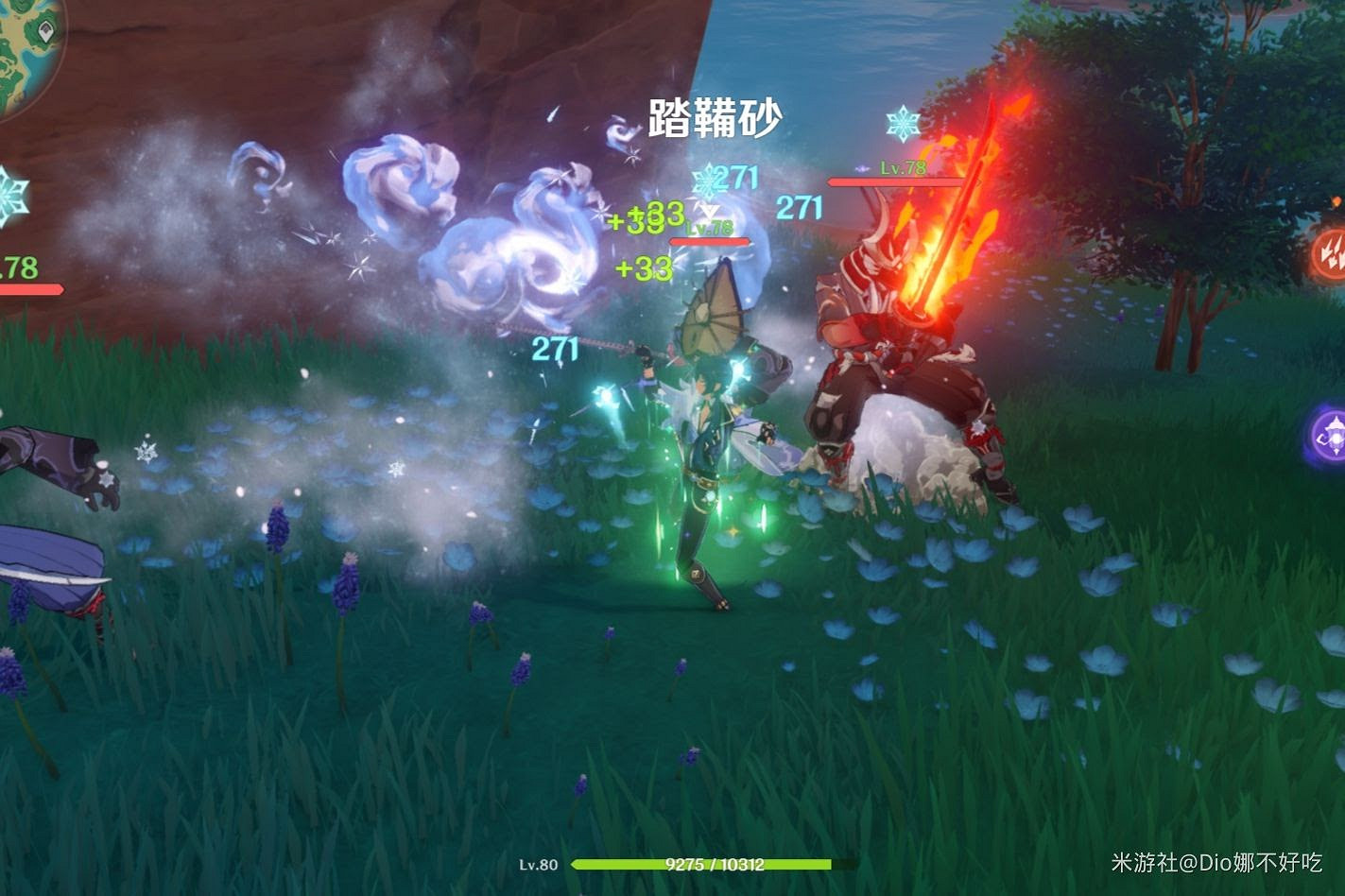The image size is (1345, 896).
Task: Select the domain marker on the minimap
Action: pos(44,30)
